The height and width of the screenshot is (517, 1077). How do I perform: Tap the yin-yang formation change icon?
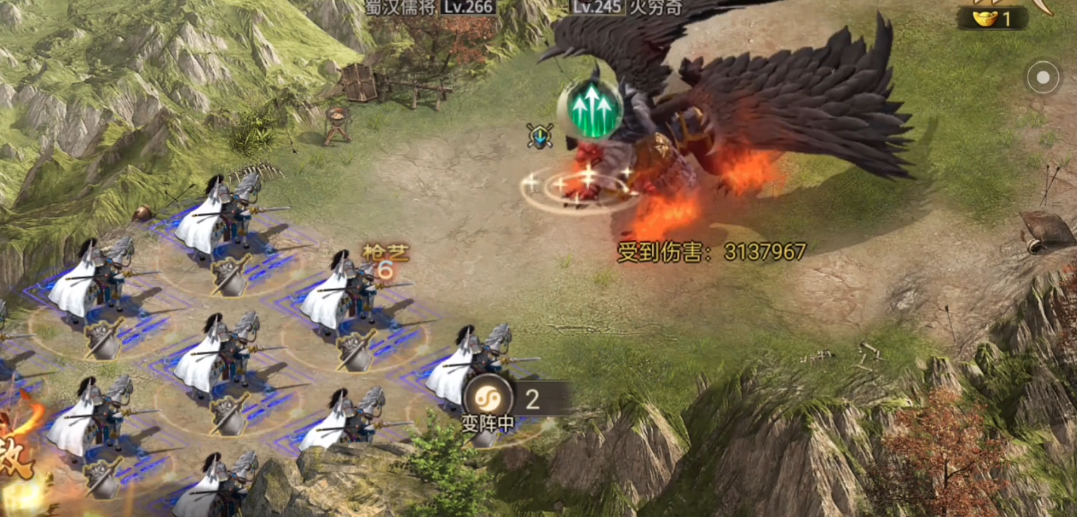point(488,397)
